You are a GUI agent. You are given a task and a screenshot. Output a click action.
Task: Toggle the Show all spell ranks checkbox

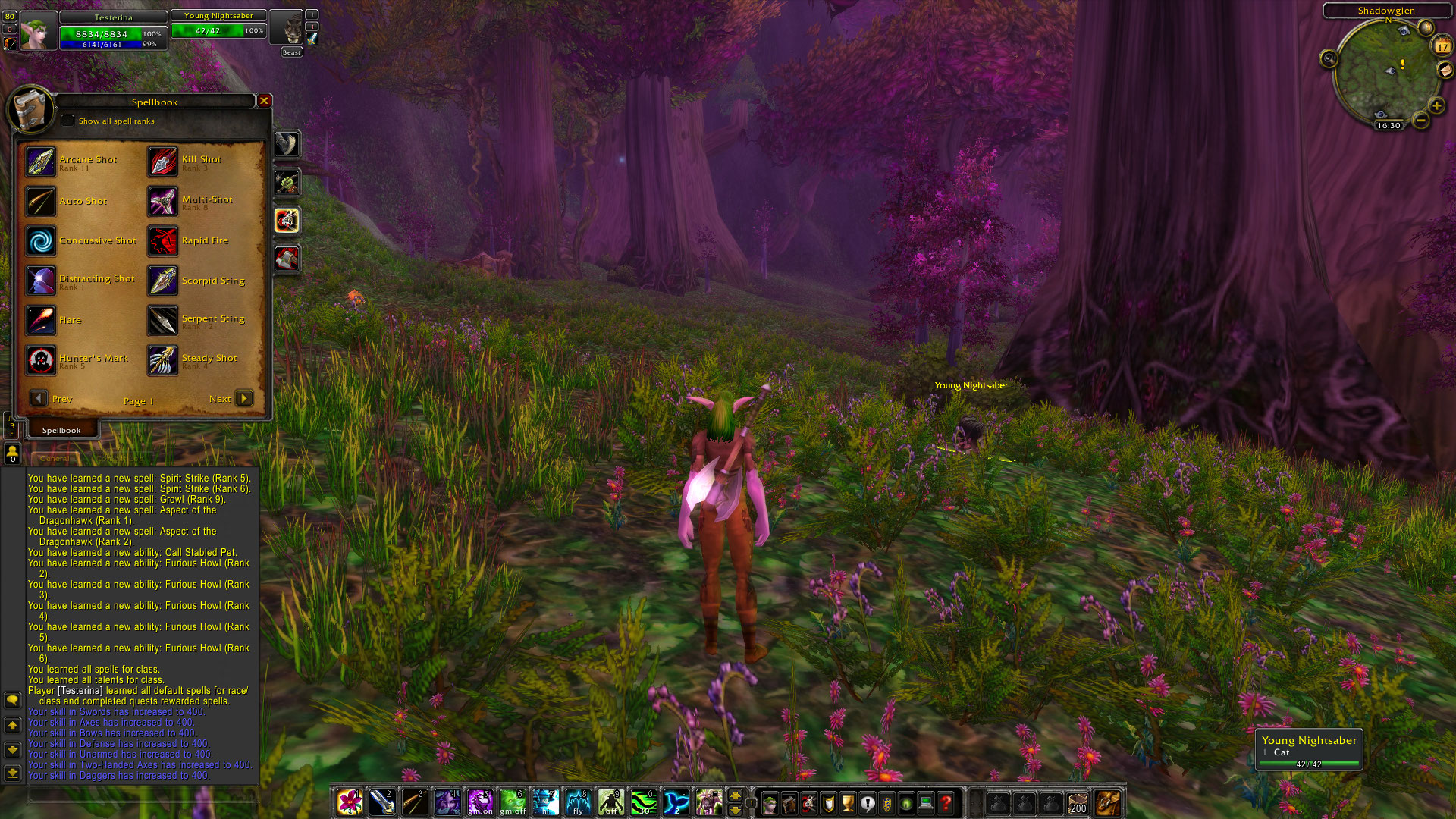(x=68, y=121)
